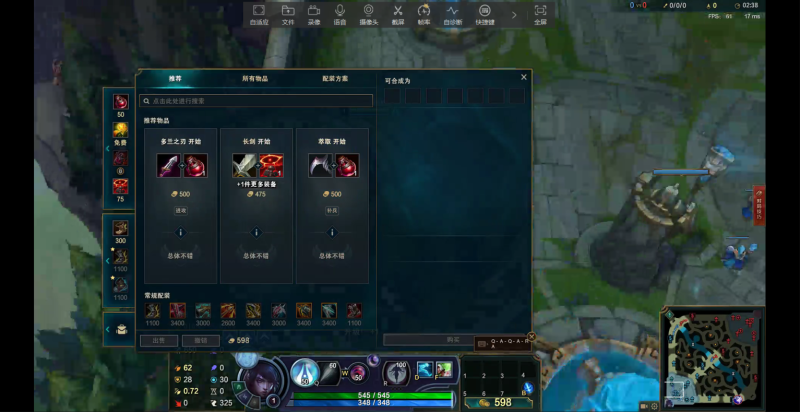Click the shop item search box
800x412 pixels.
pos(257,101)
